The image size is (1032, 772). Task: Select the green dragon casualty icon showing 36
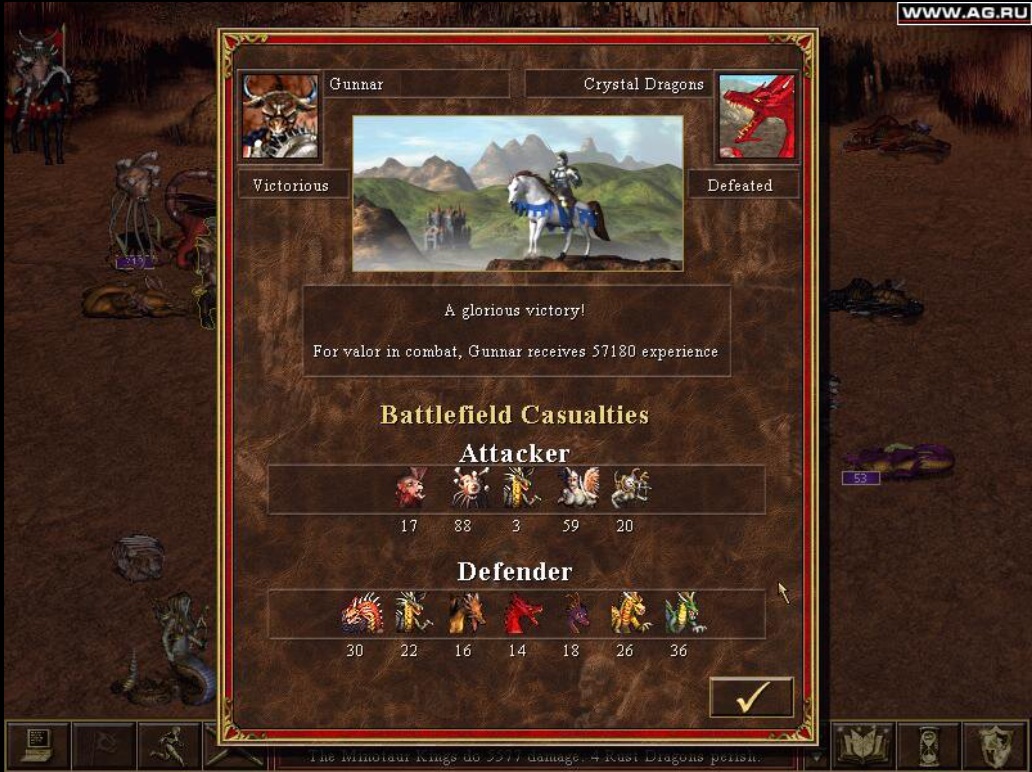click(685, 614)
